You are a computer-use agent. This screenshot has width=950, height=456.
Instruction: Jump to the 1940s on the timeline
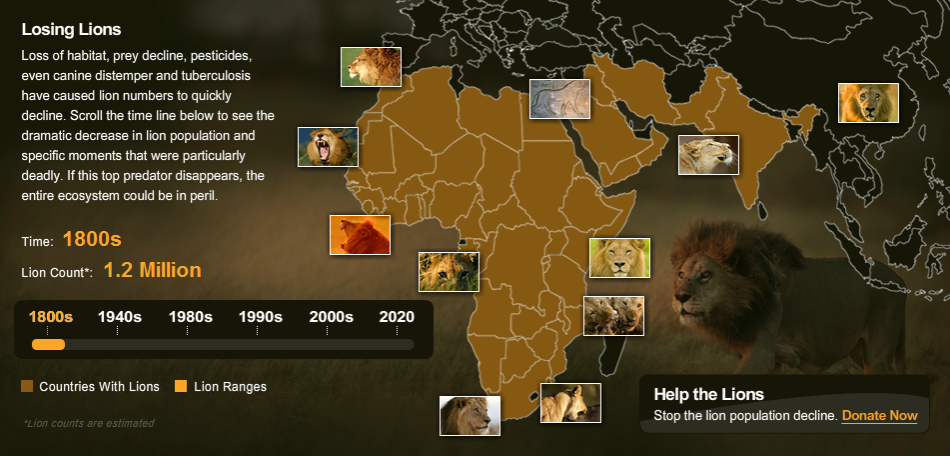pos(119,317)
